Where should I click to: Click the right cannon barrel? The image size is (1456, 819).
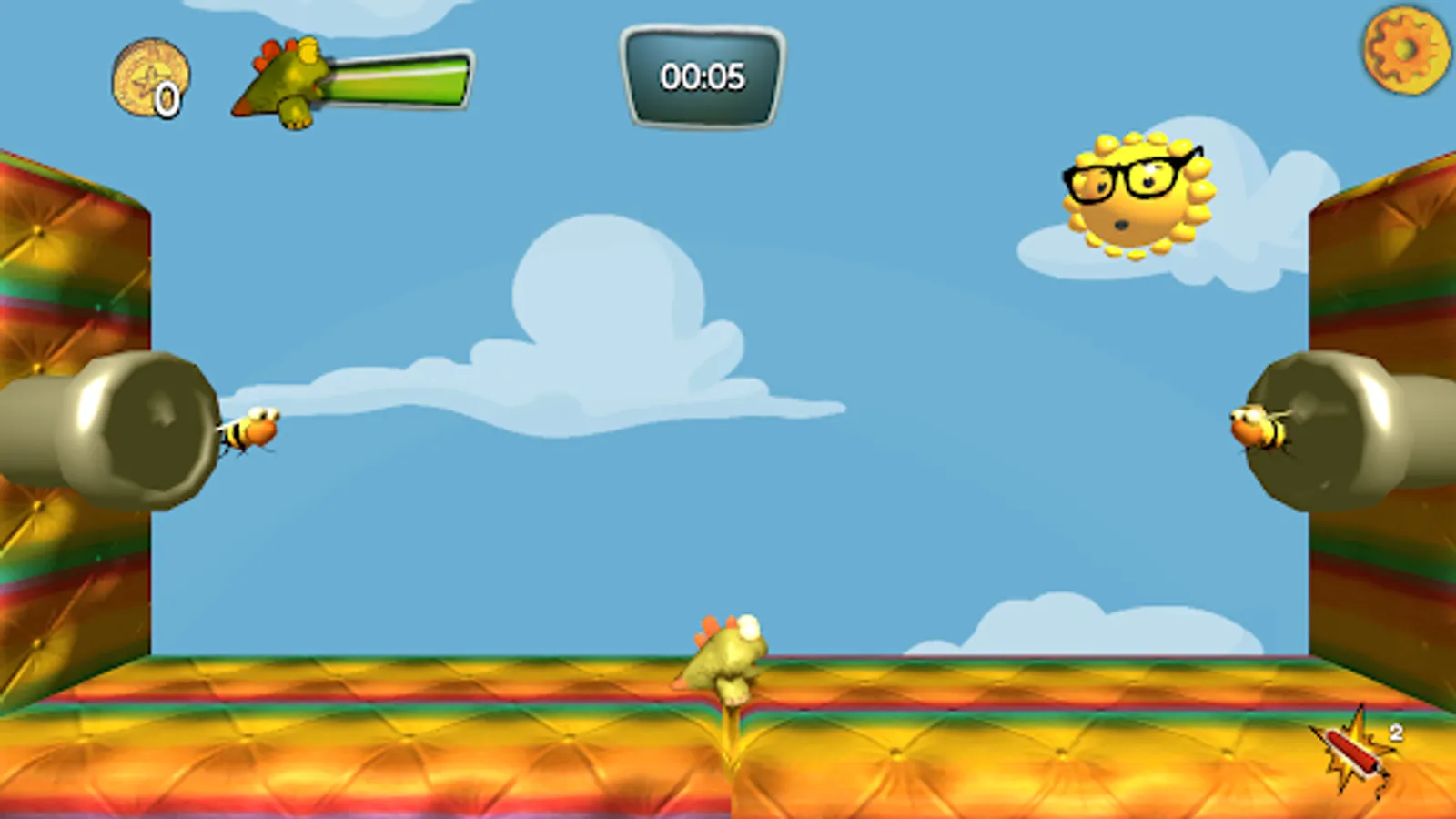pos(1338,428)
